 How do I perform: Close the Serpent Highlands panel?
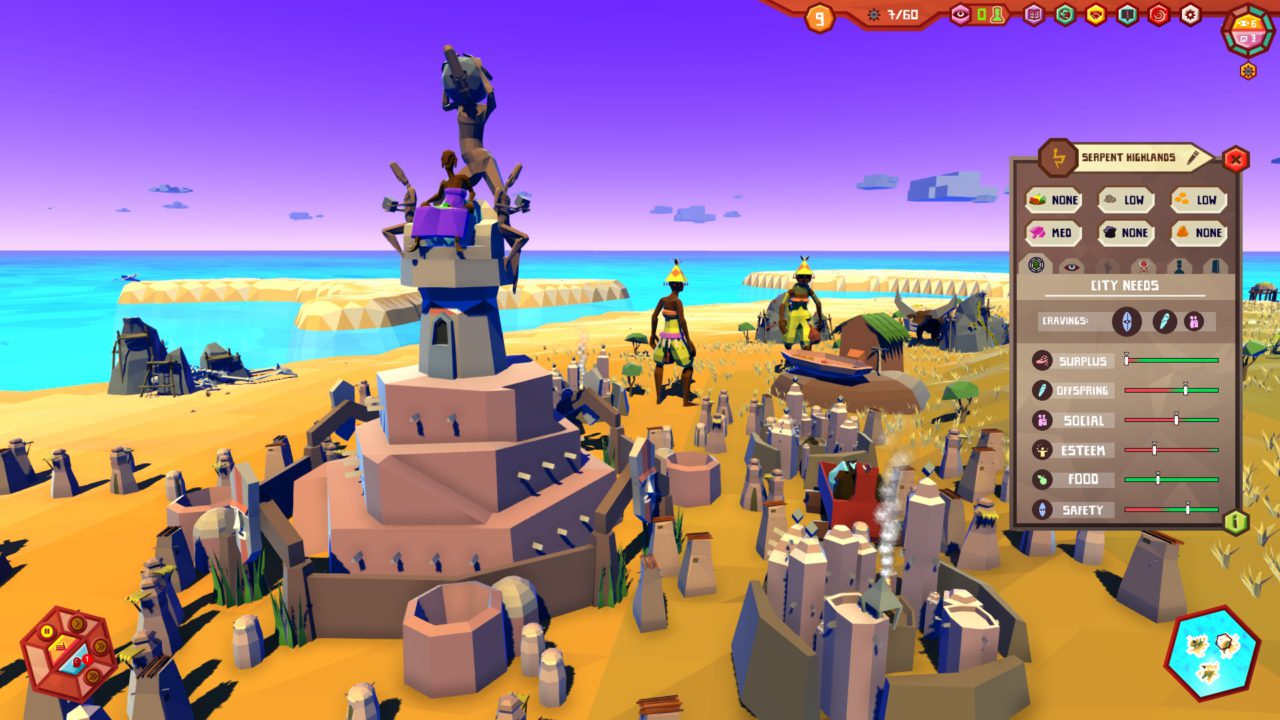(1236, 159)
